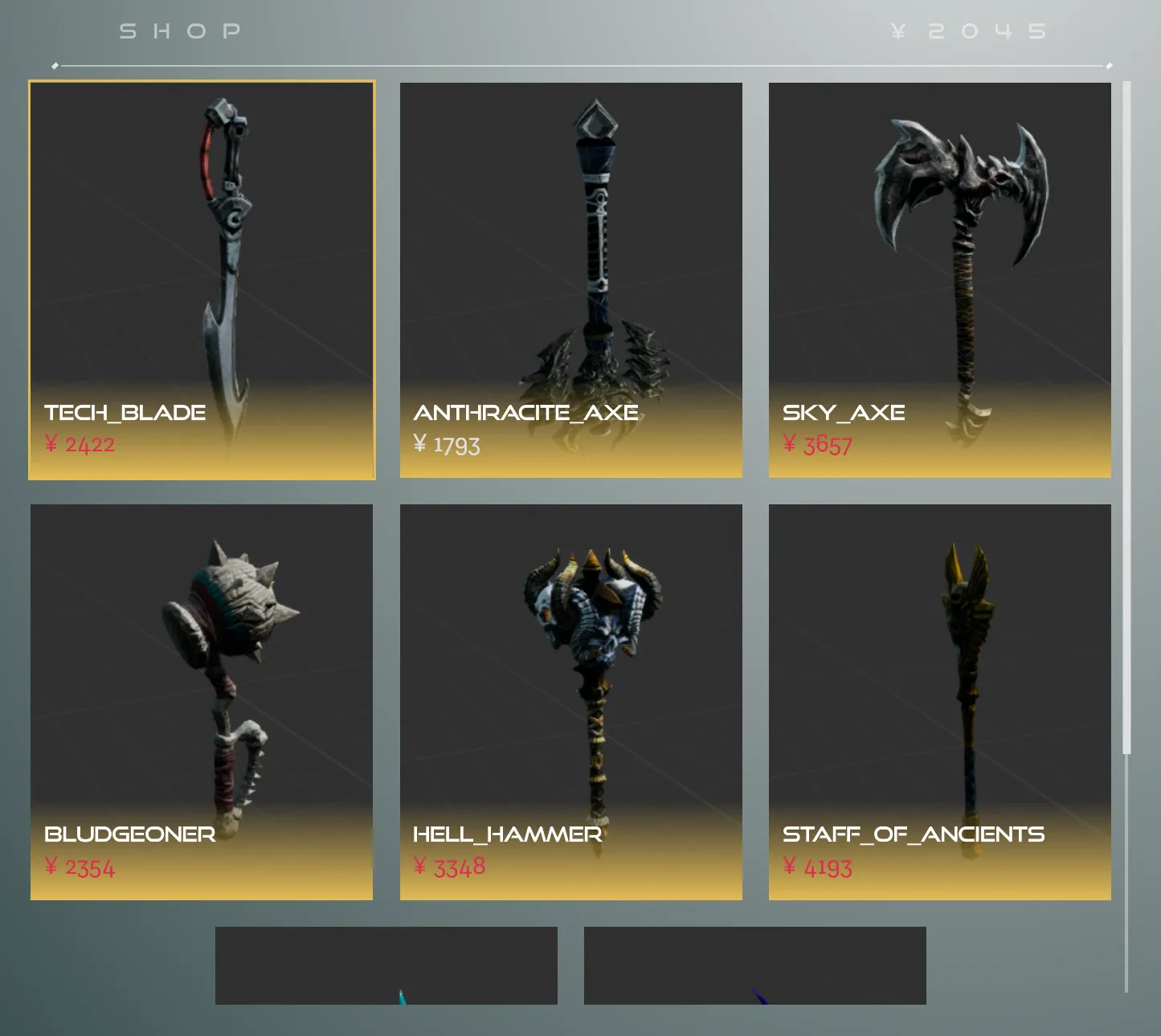Choose the Anthracite_Axe card
This screenshot has height=1036, width=1161.
pos(570,280)
